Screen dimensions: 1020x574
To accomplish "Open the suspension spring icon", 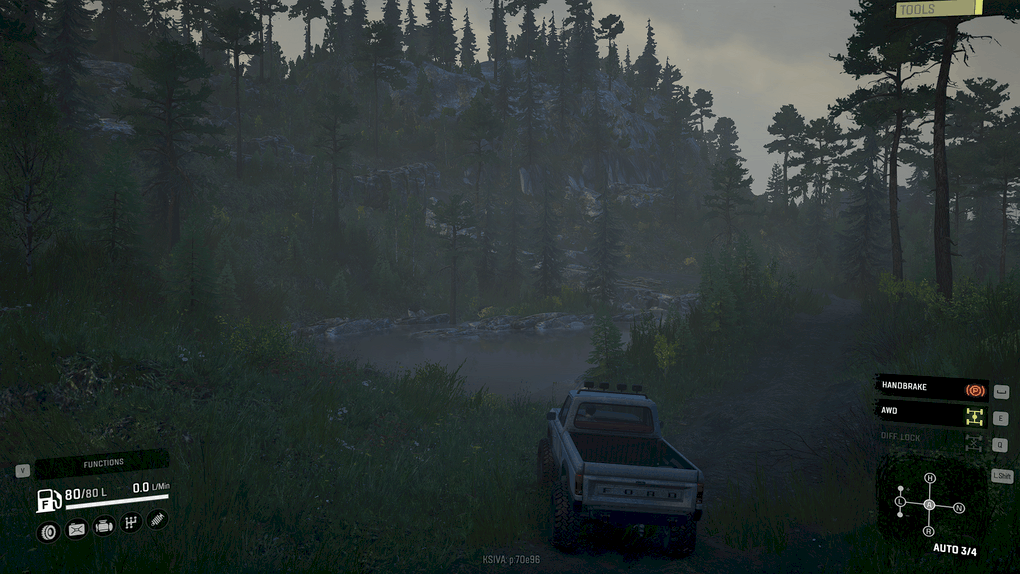I will point(157,519).
